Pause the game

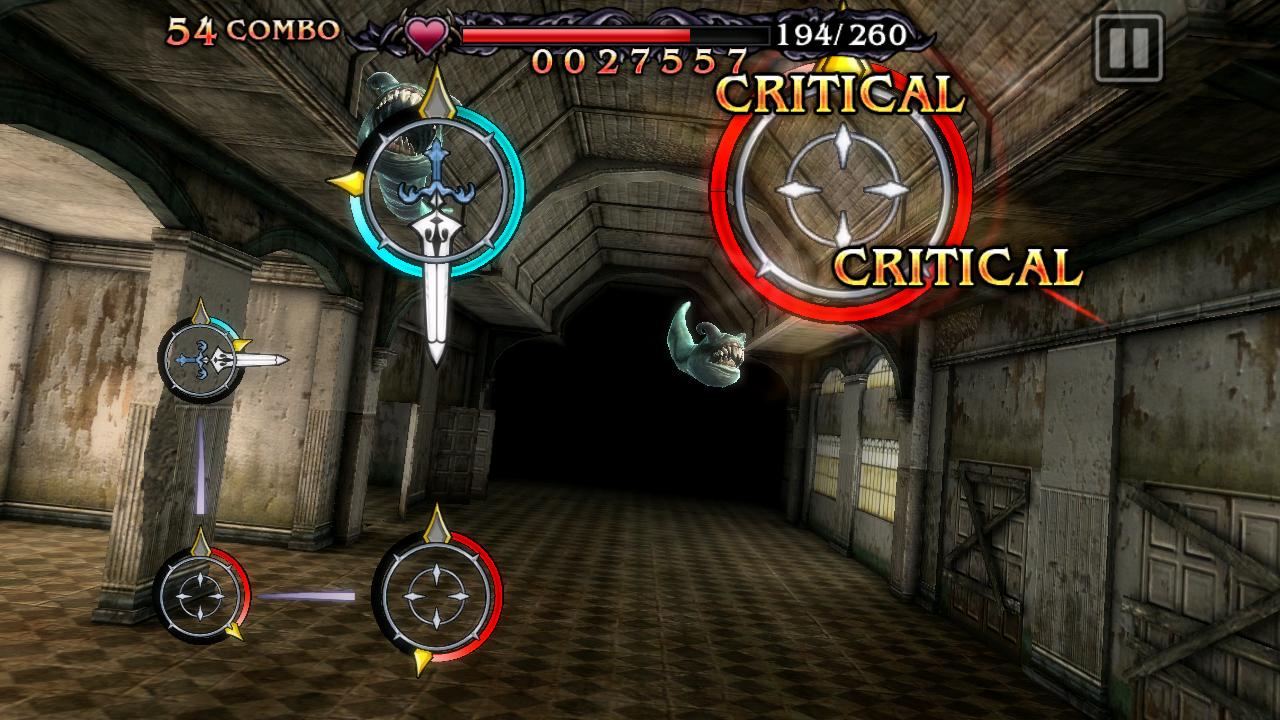pyautogui.click(x=1129, y=47)
